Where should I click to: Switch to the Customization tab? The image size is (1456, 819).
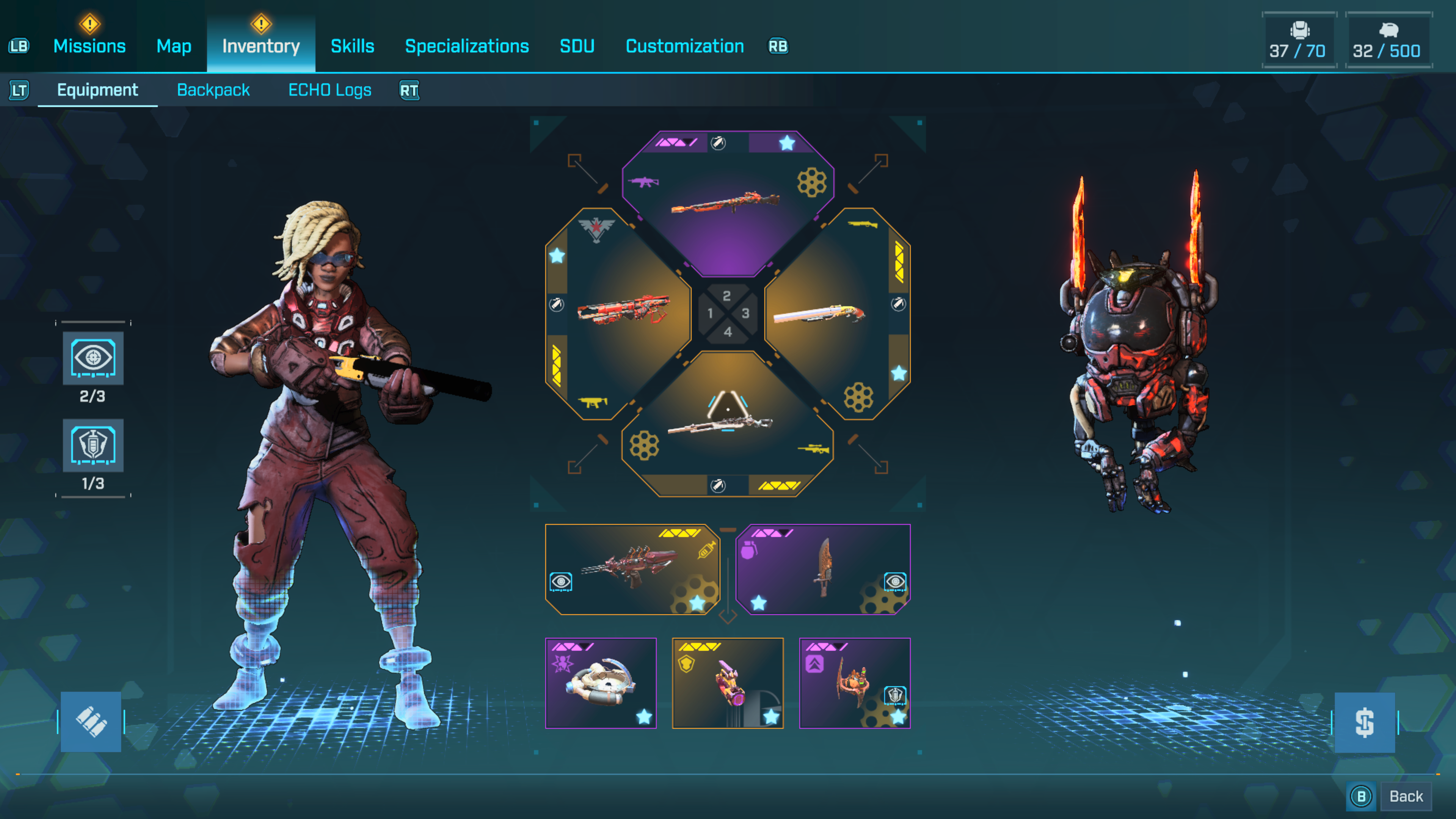[x=684, y=46]
